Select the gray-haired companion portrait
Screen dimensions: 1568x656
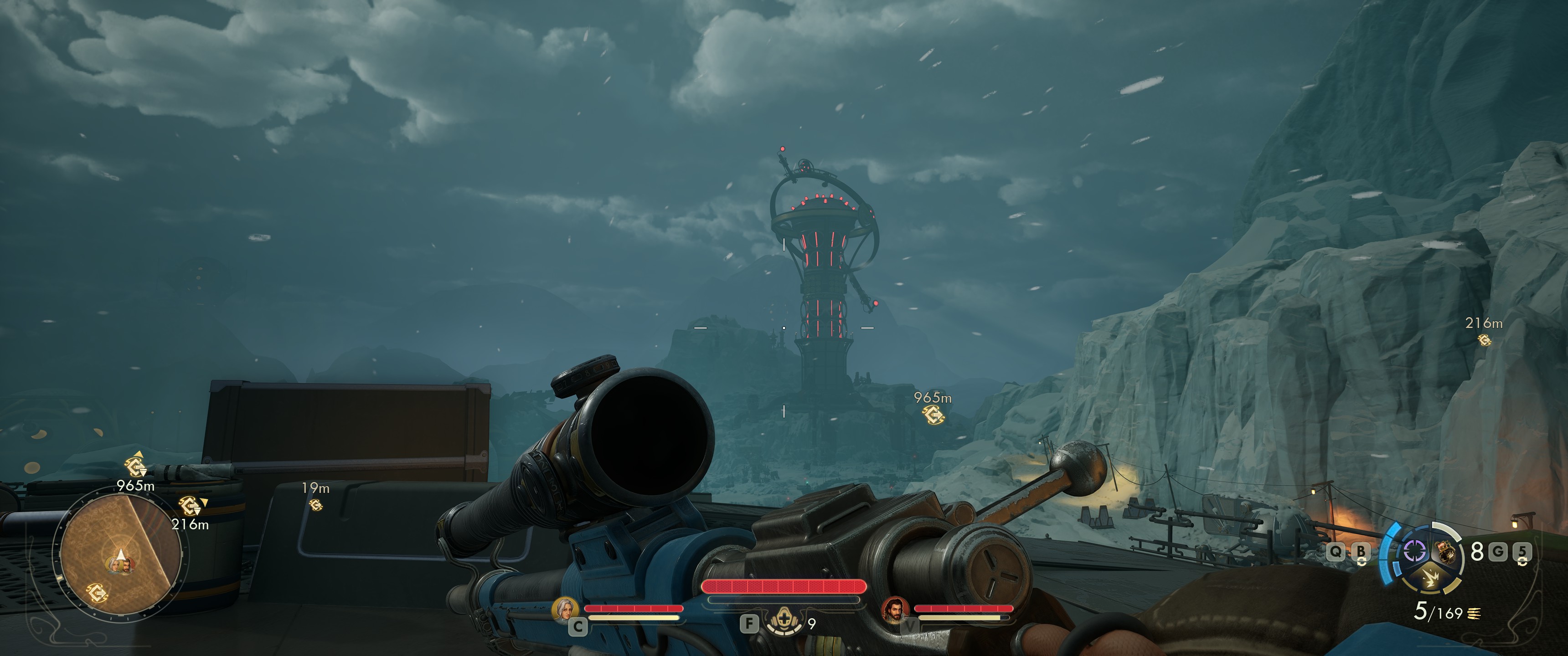tap(564, 609)
